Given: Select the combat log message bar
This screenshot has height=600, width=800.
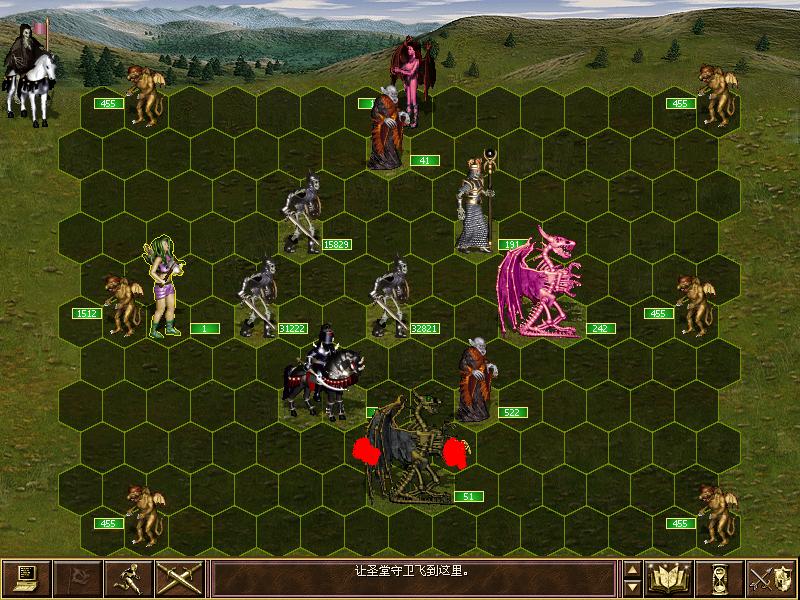Looking at the screenshot, I should [413, 577].
